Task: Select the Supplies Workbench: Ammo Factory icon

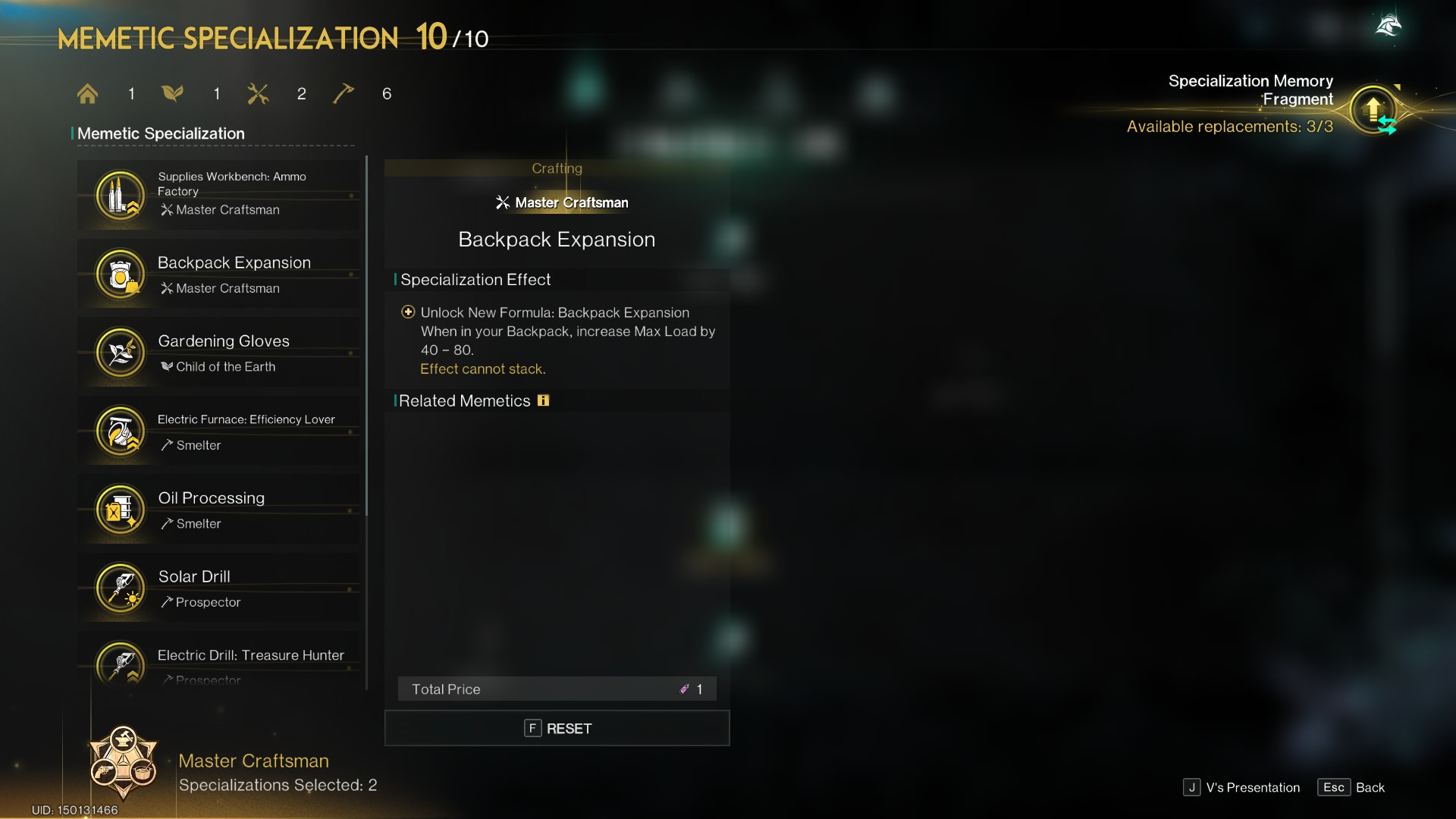Action: 119,195
